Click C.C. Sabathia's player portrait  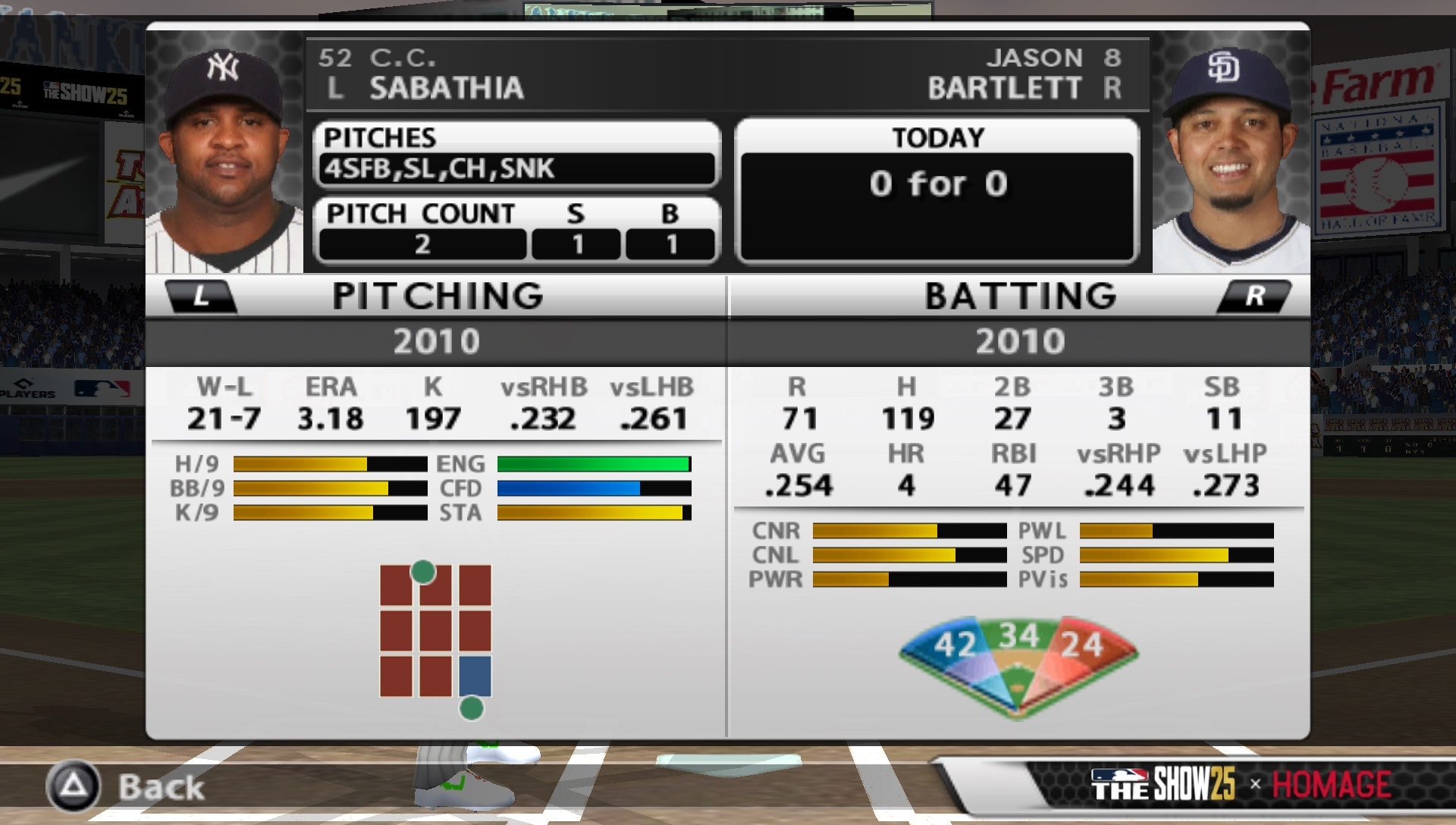[224, 140]
